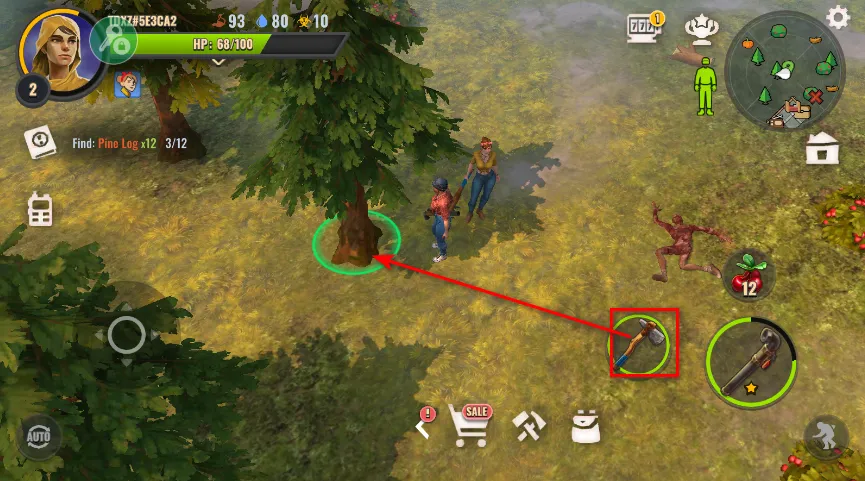Screen dimensions: 865x481
Task: Open the crafting hammer menu
Action: (x=528, y=427)
